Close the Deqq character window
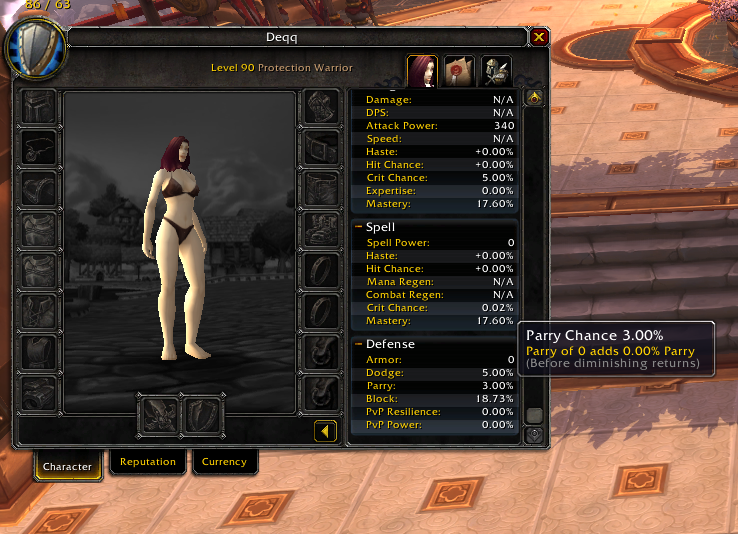This screenshot has width=738, height=534. (x=539, y=37)
